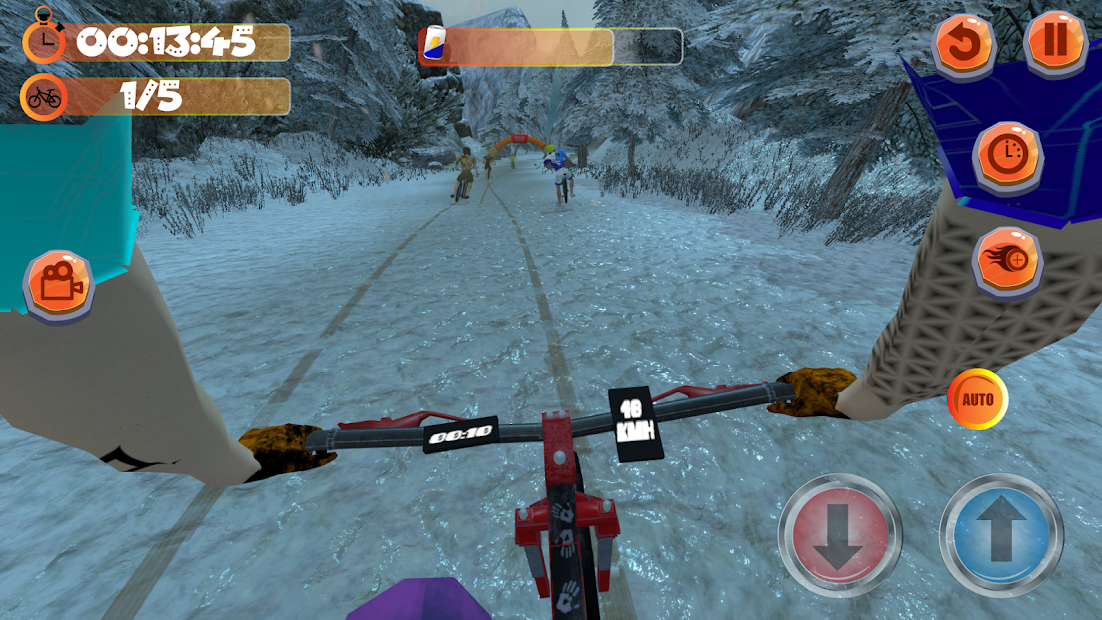Tap the orange restart arrow button
The image size is (1102, 620).
(964, 44)
